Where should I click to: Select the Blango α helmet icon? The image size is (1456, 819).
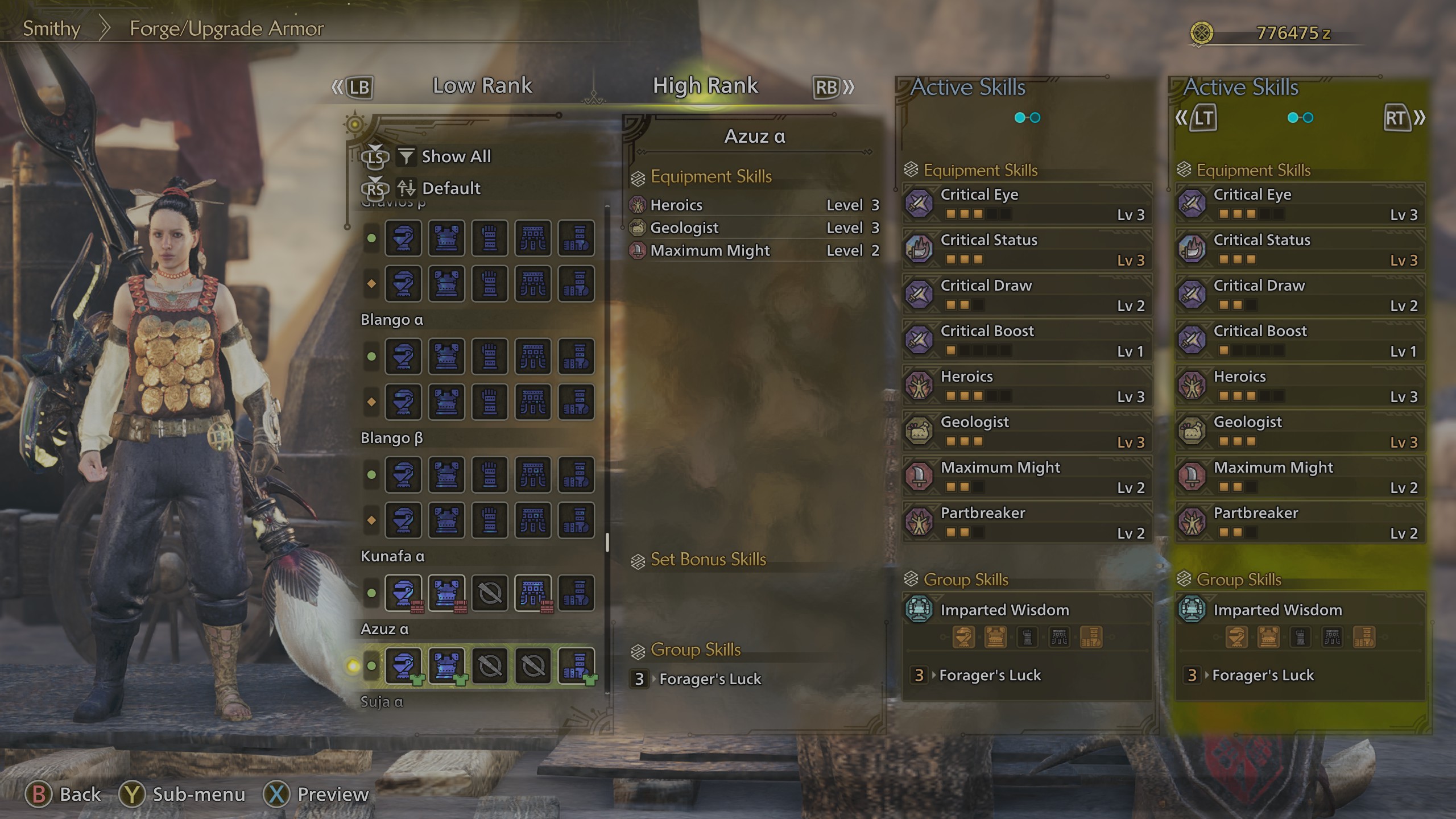[x=403, y=357]
